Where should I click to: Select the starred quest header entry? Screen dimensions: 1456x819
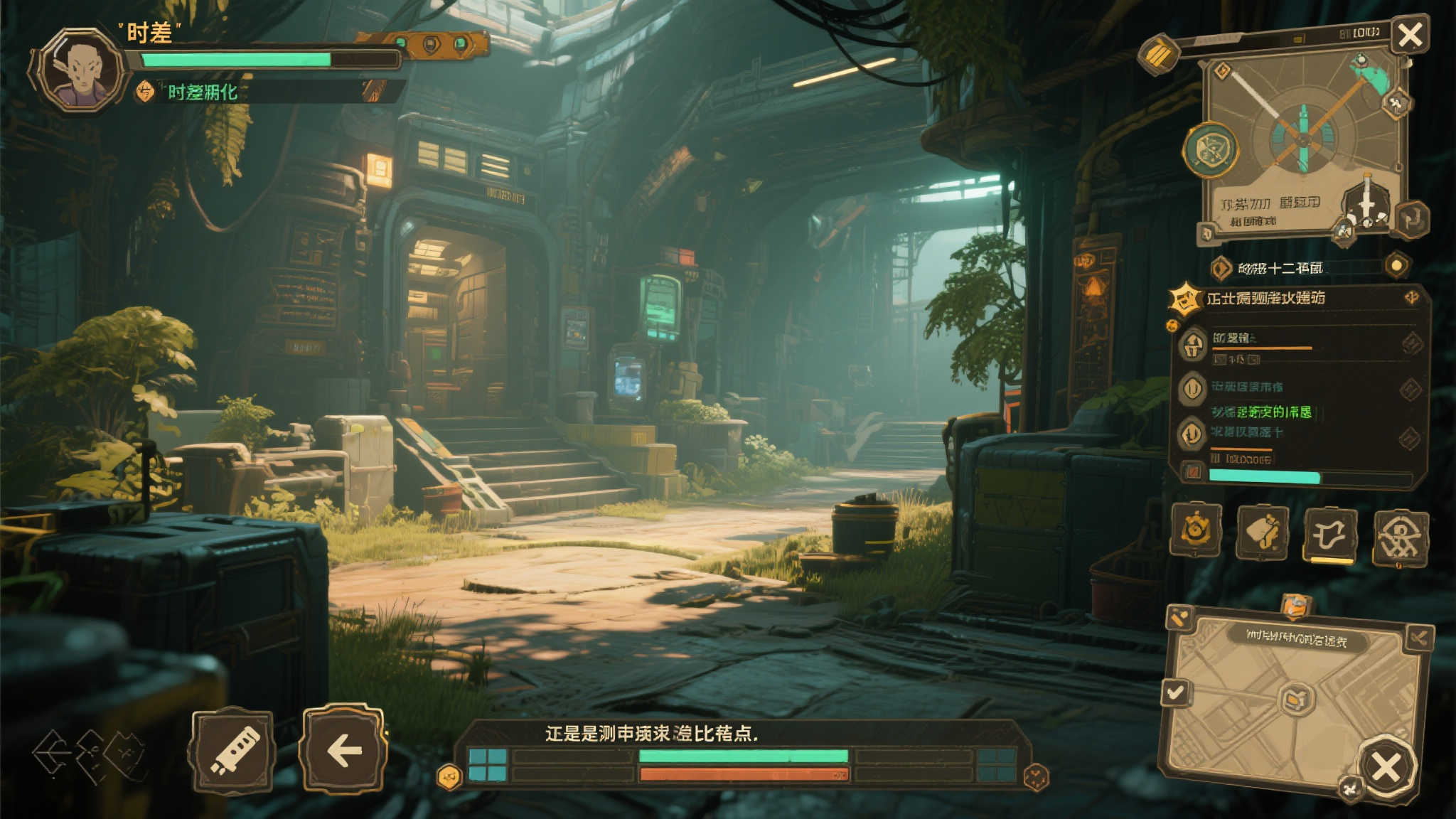coord(1265,299)
